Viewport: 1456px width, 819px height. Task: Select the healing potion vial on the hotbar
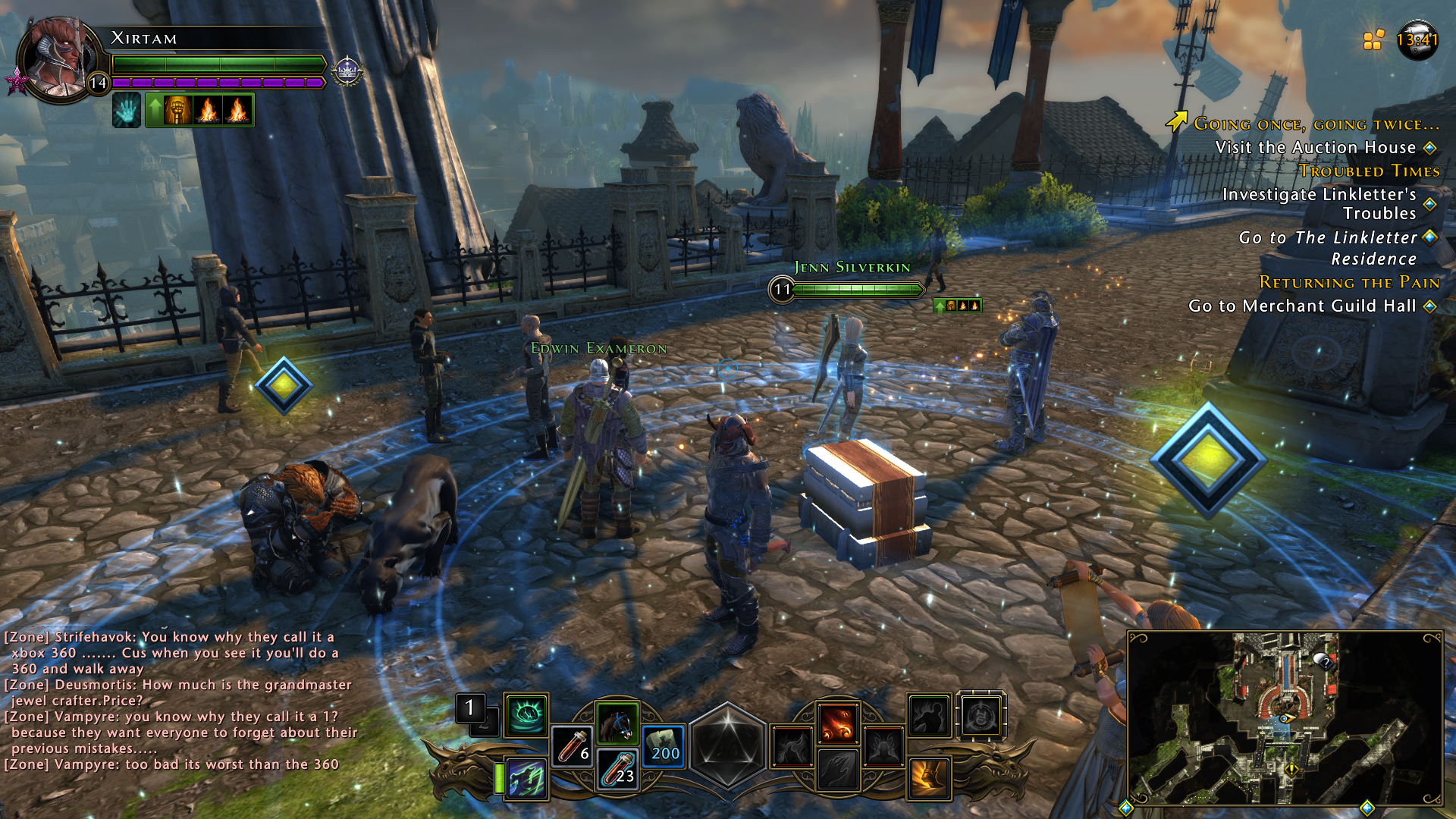573,745
